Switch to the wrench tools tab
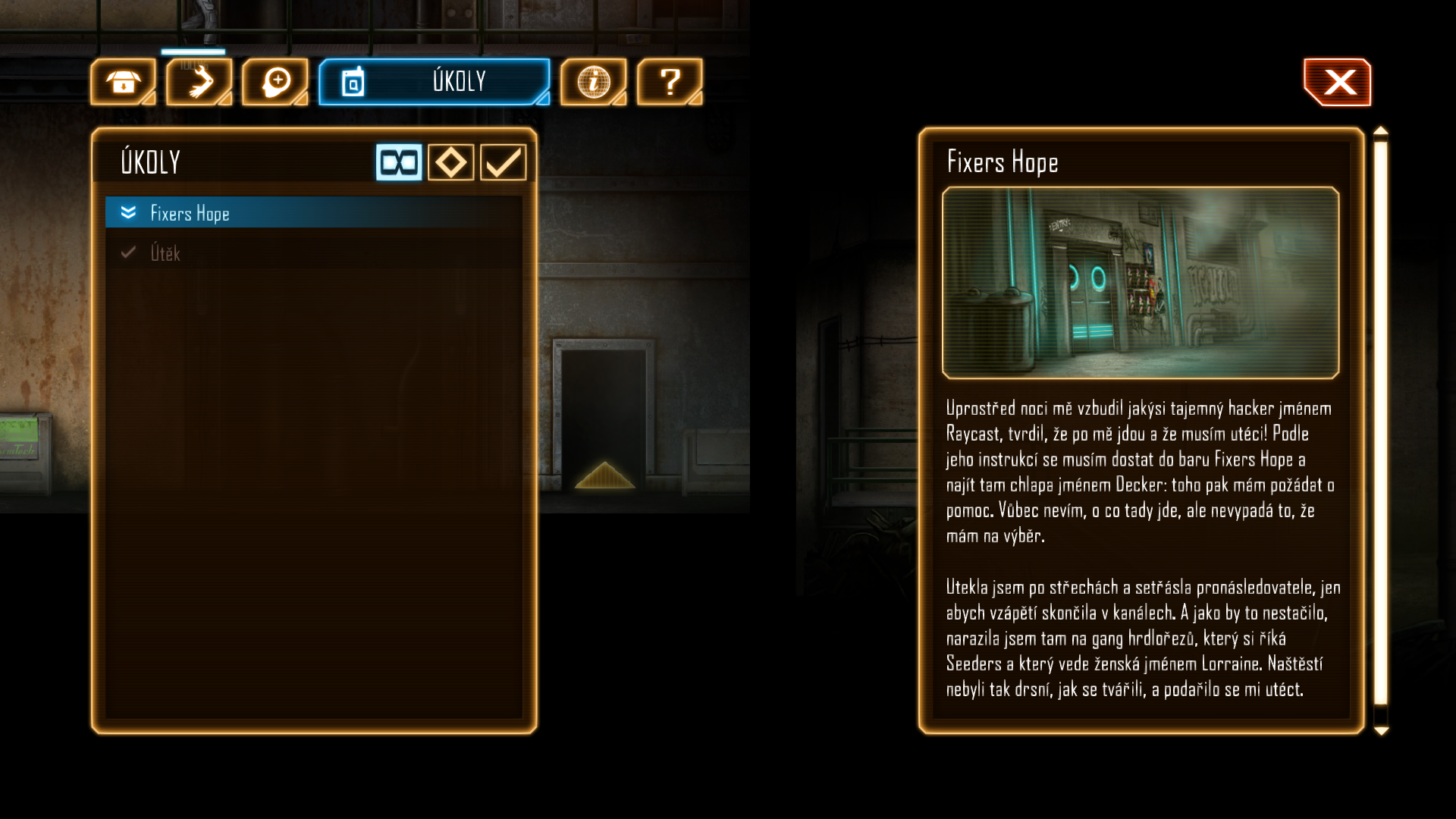The width and height of the screenshot is (1456, 819). pos(199,82)
